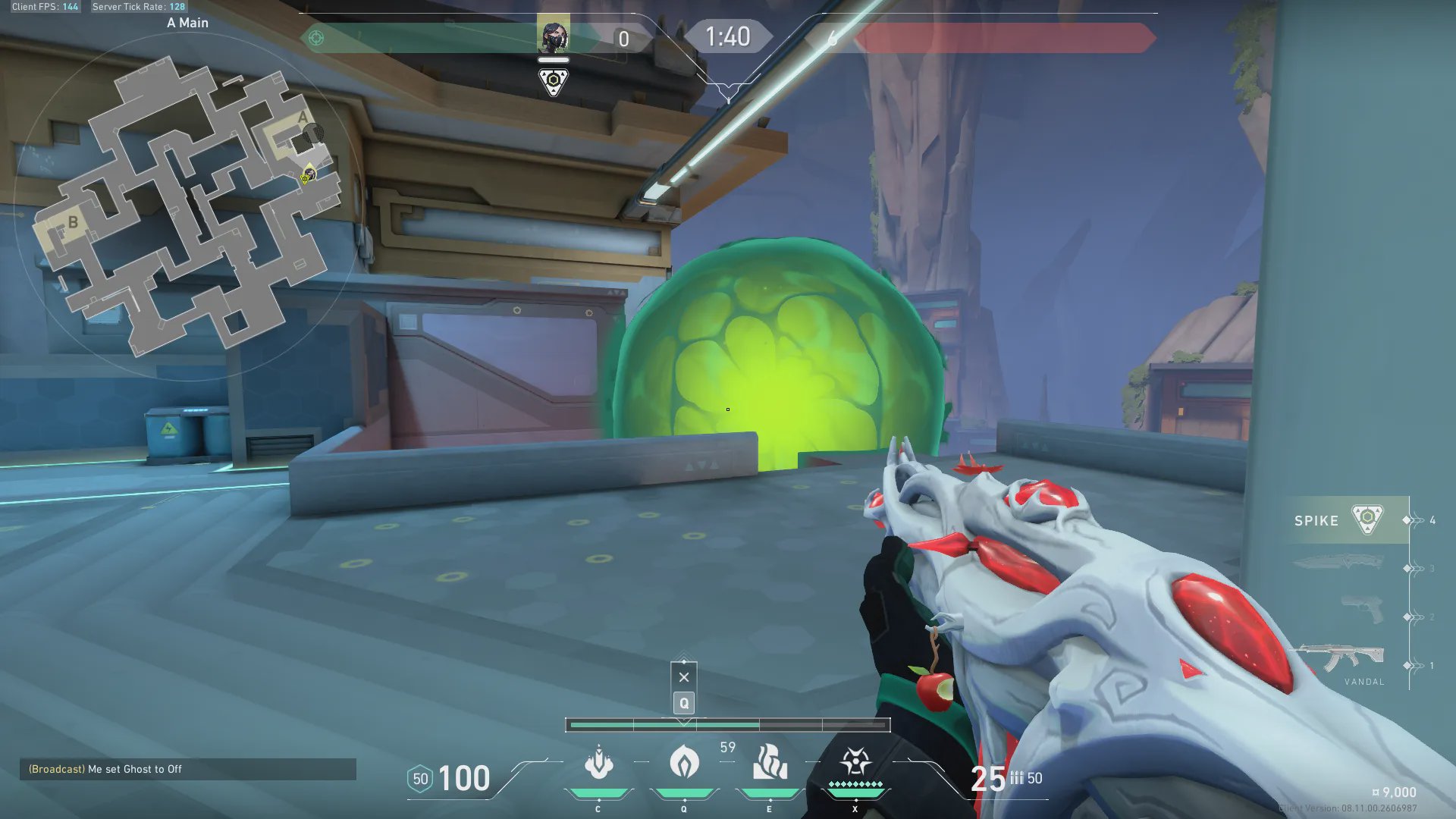1456x819 pixels.
Task: Trigger the Viper's Pit ultimate icon
Action: click(x=855, y=761)
